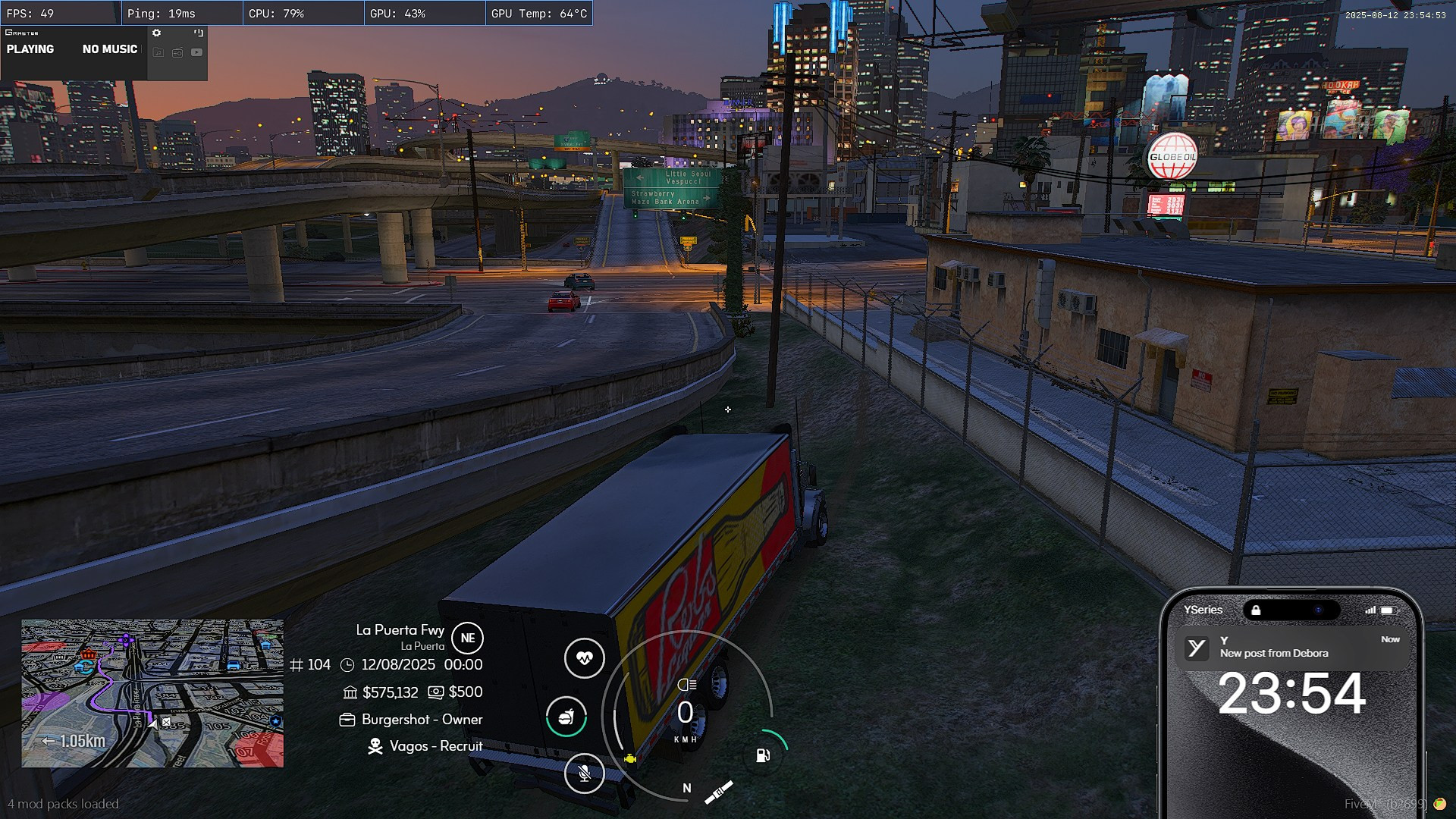Viewport: 1456px width, 819px height.
Task: Open the GMaster music folder icon
Action: pos(158,52)
